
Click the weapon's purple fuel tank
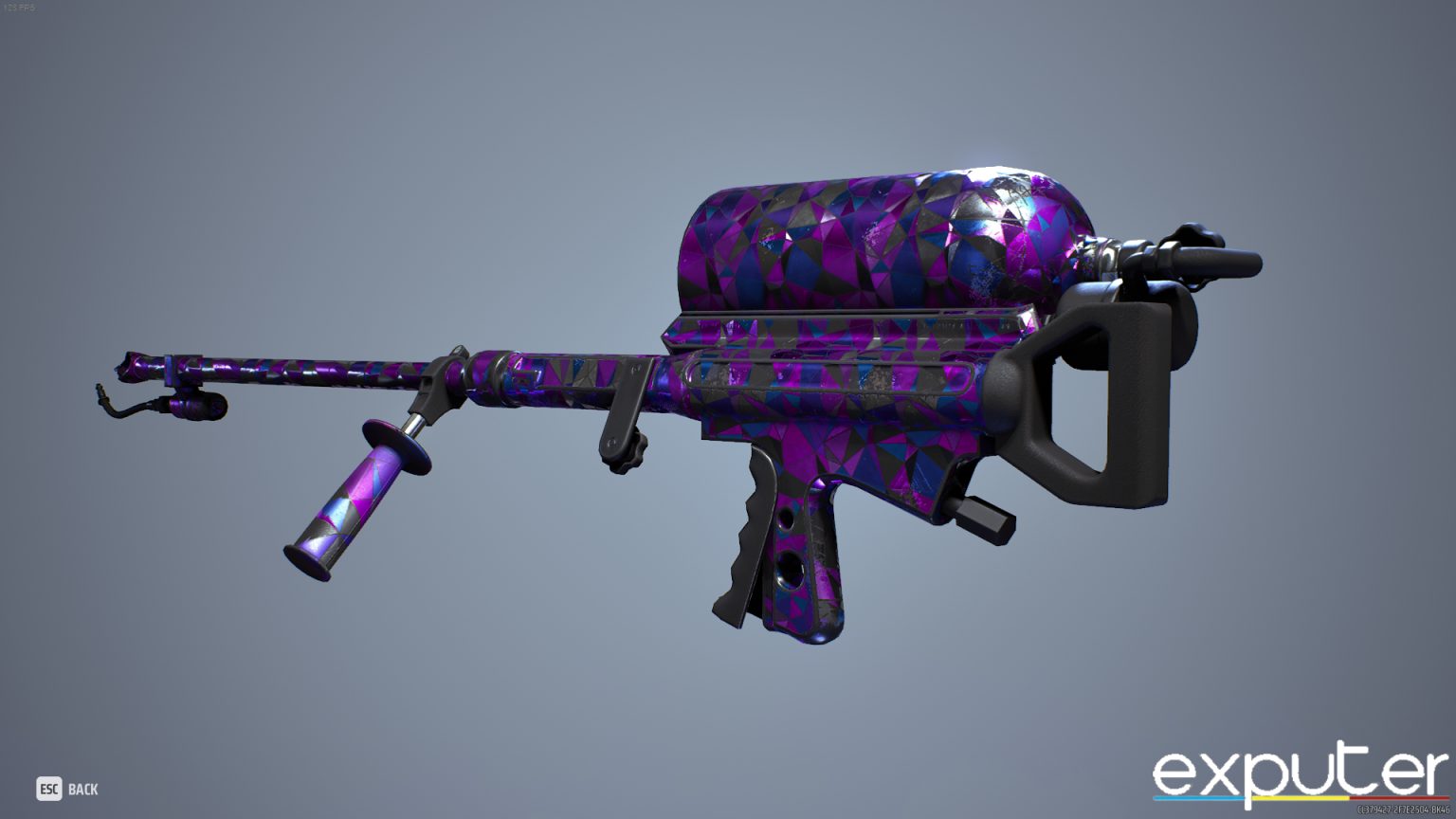click(x=882, y=237)
